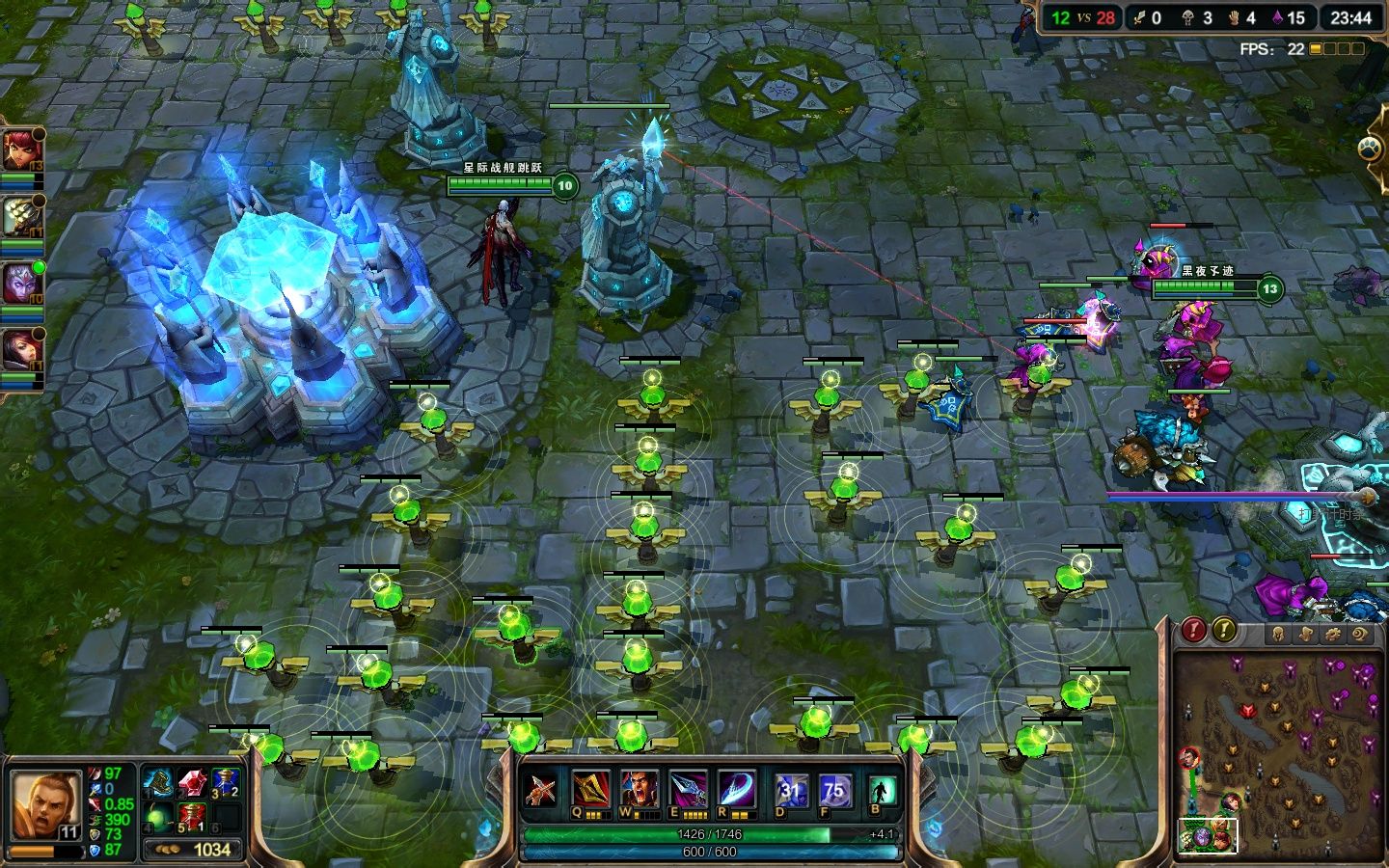Select the boots item slot
This screenshot has height=868, width=1389.
[x=158, y=782]
